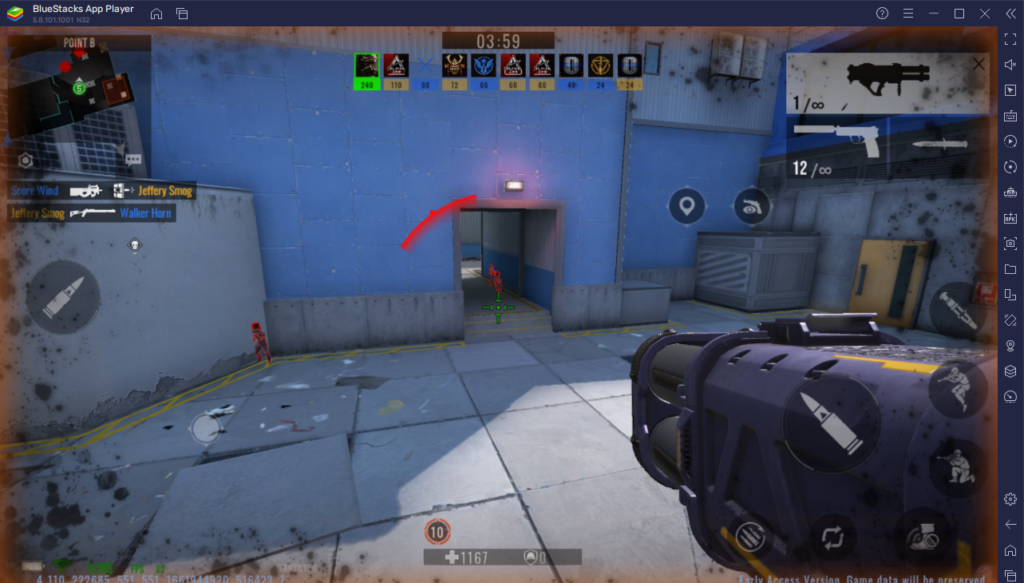Screen dimensions: 1024x583
Task: Open the BlueStacks home tab
Action: (x=157, y=14)
